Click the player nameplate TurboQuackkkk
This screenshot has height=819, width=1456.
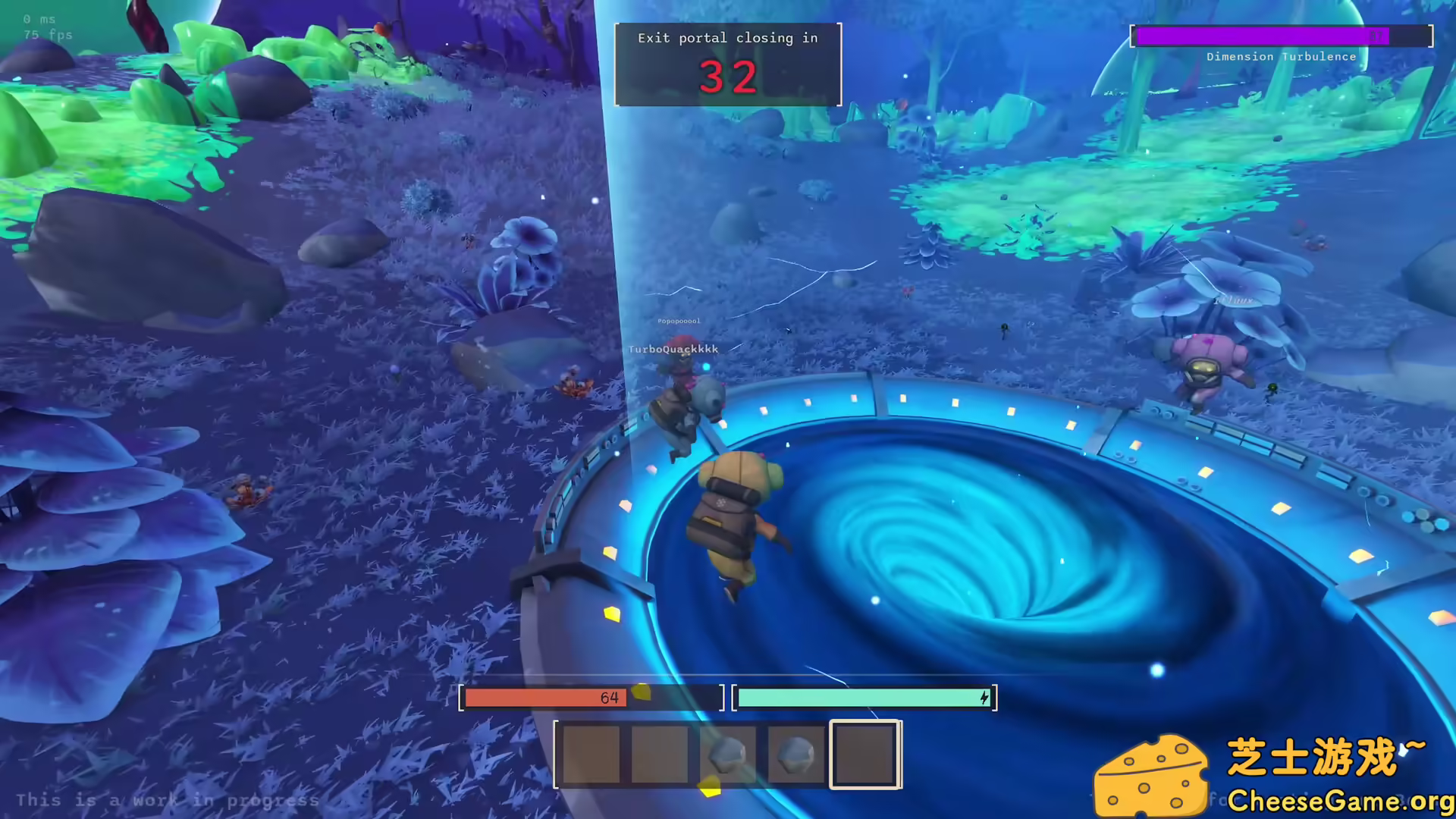click(673, 349)
